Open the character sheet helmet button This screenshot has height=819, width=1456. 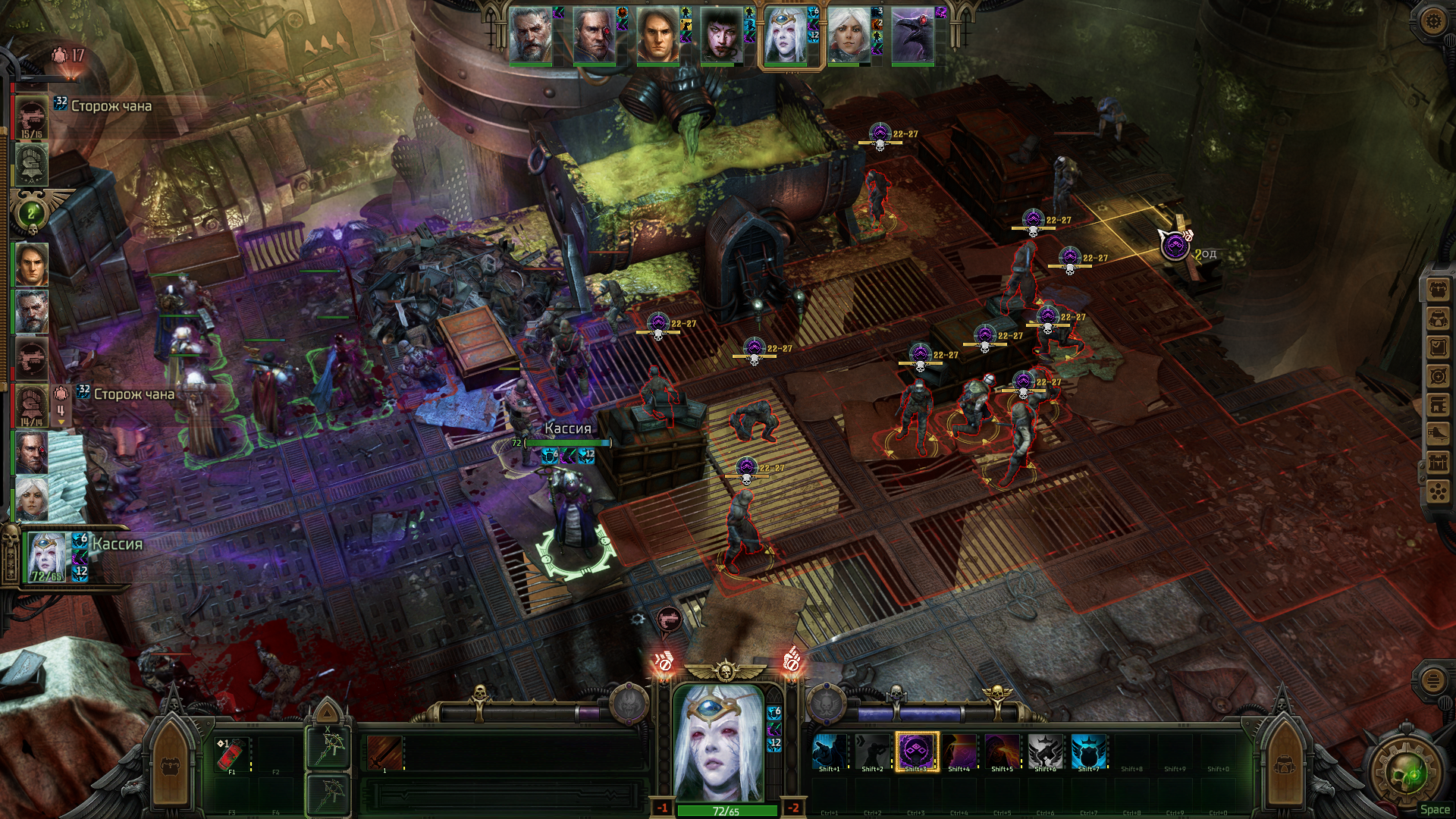pos(1438,318)
